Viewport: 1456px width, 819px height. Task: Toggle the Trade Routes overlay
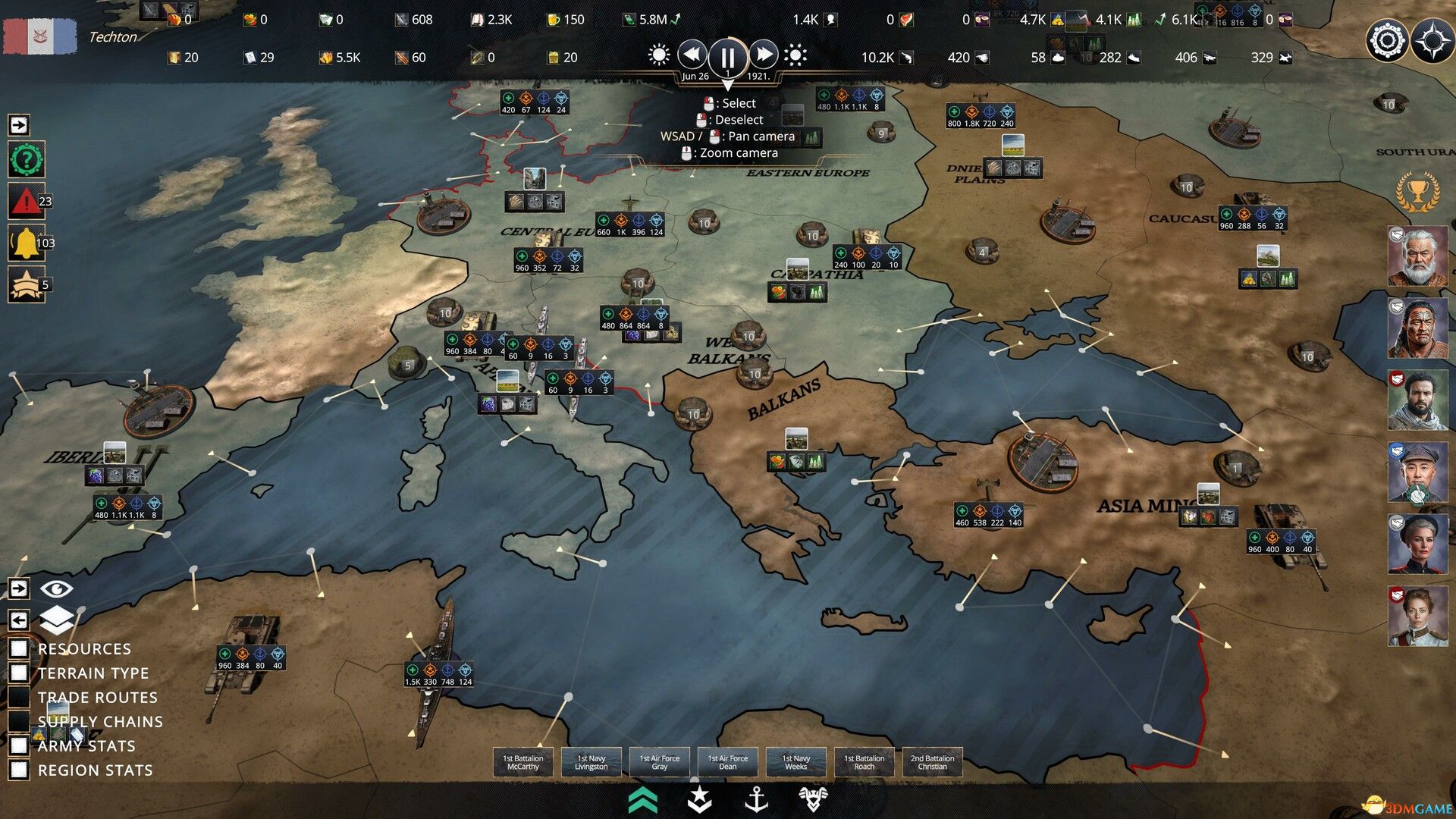[19, 697]
